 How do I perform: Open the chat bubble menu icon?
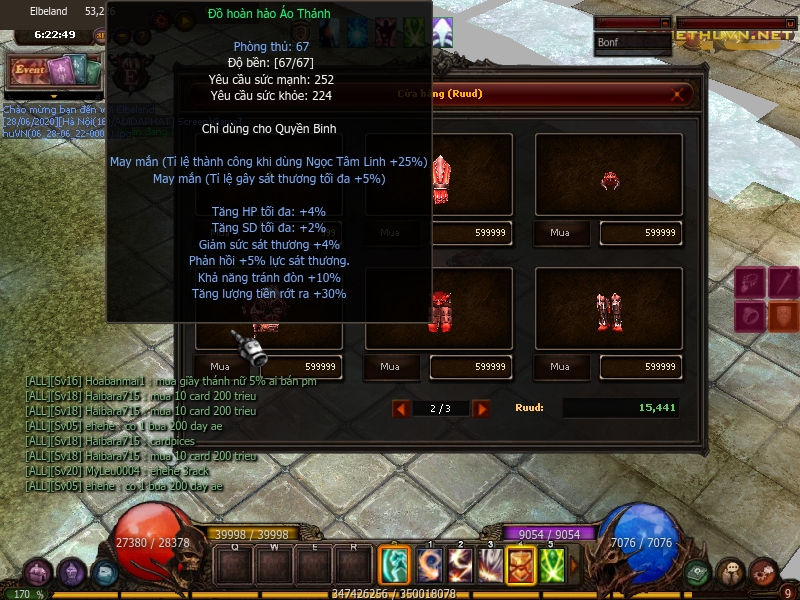pyautogui.click(x=731, y=573)
